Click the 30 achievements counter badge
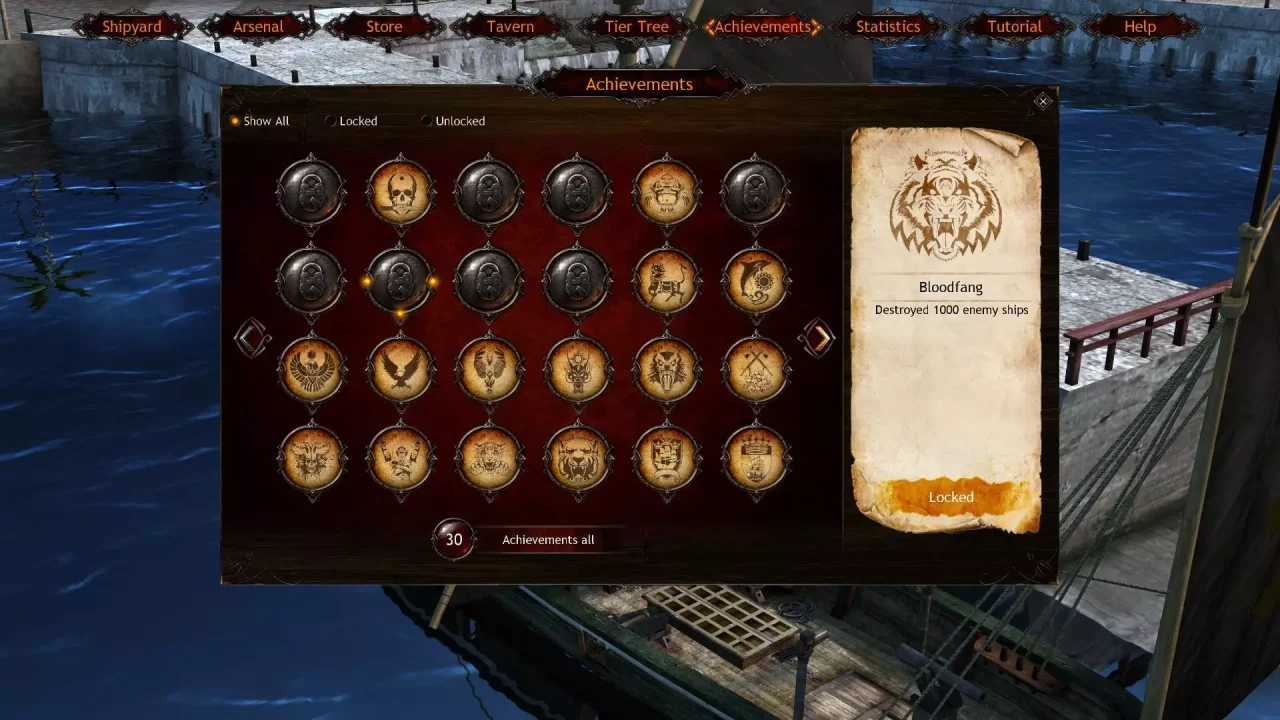The height and width of the screenshot is (720, 1280). pyautogui.click(x=453, y=539)
